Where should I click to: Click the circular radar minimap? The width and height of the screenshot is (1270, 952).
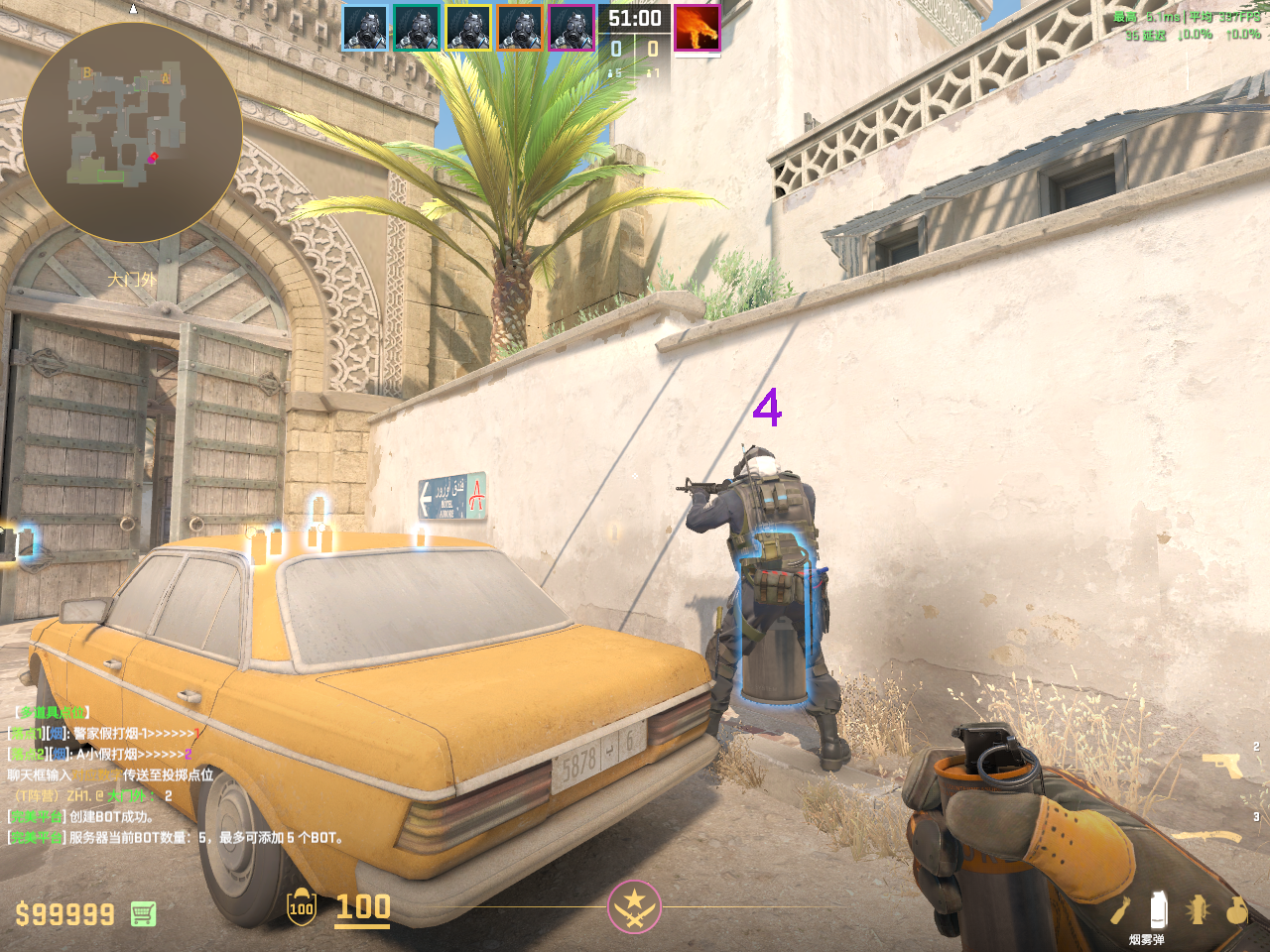(132, 133)
